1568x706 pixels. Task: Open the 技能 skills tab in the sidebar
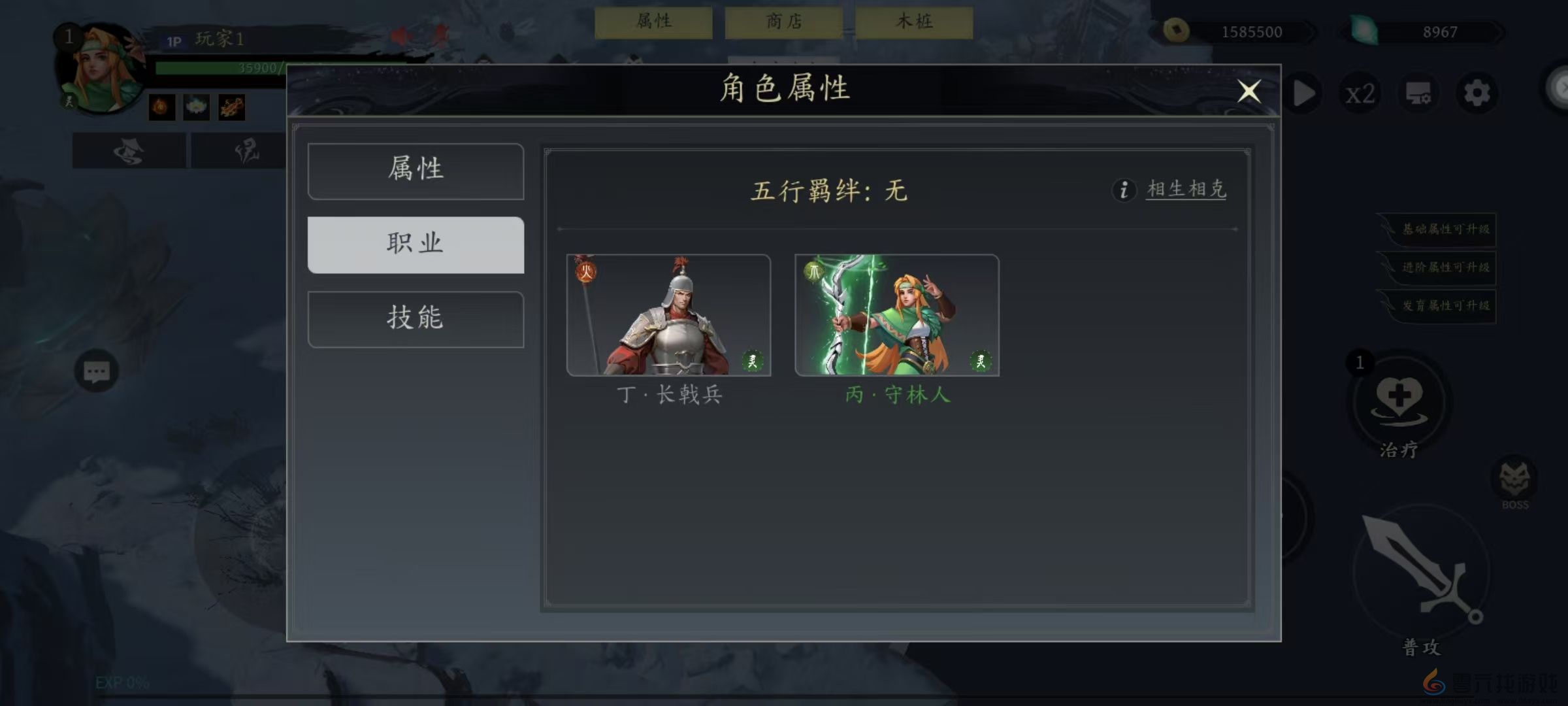(416, 318)
